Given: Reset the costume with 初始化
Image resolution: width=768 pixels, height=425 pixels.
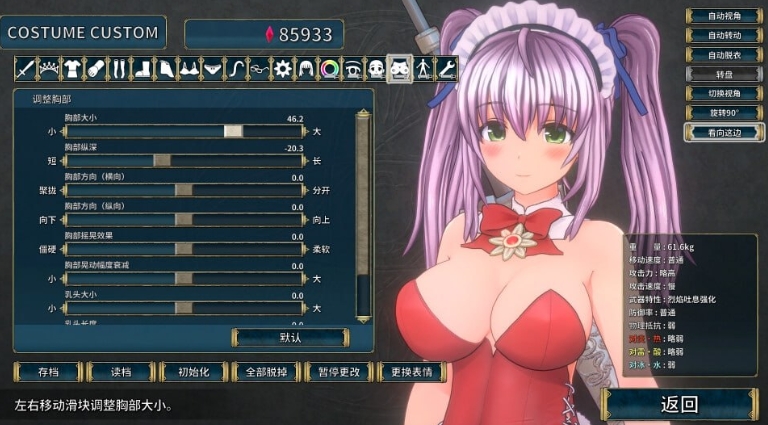Looking at the screenshot, I should 193,371.
